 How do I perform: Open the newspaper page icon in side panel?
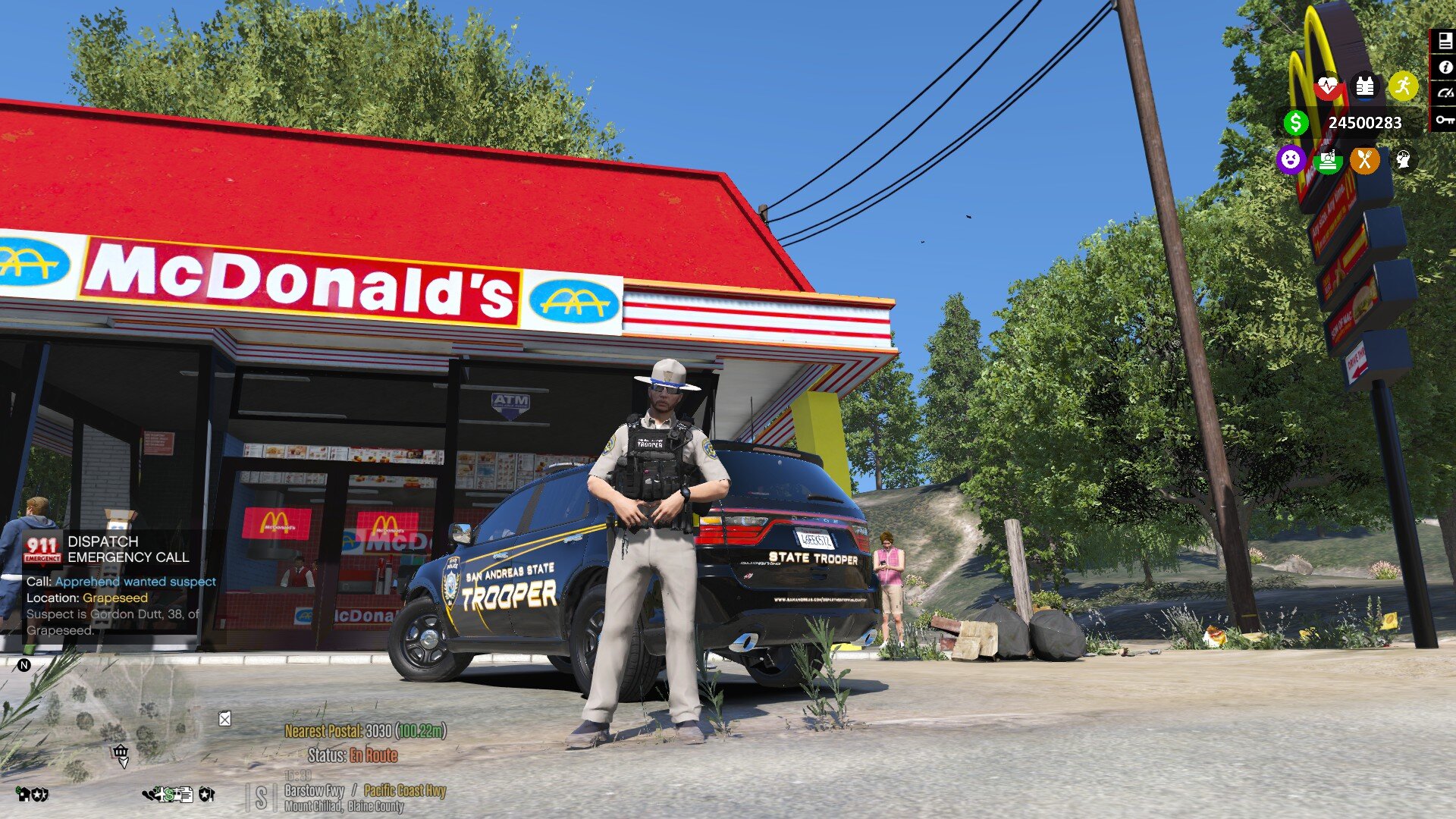[1444, 42]
